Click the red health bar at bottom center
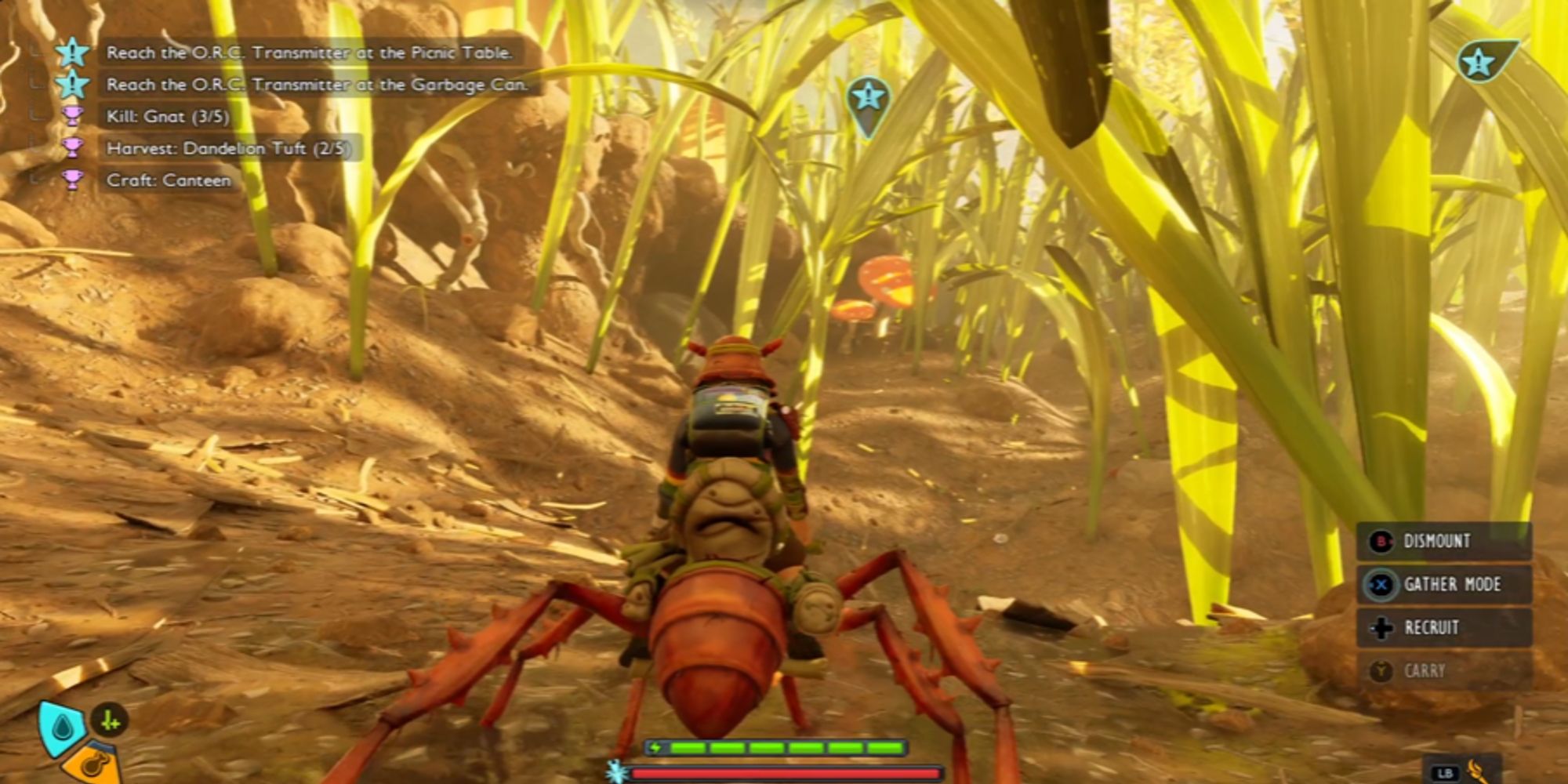Viewport: 1568px width, 784px height. (784, 771)
